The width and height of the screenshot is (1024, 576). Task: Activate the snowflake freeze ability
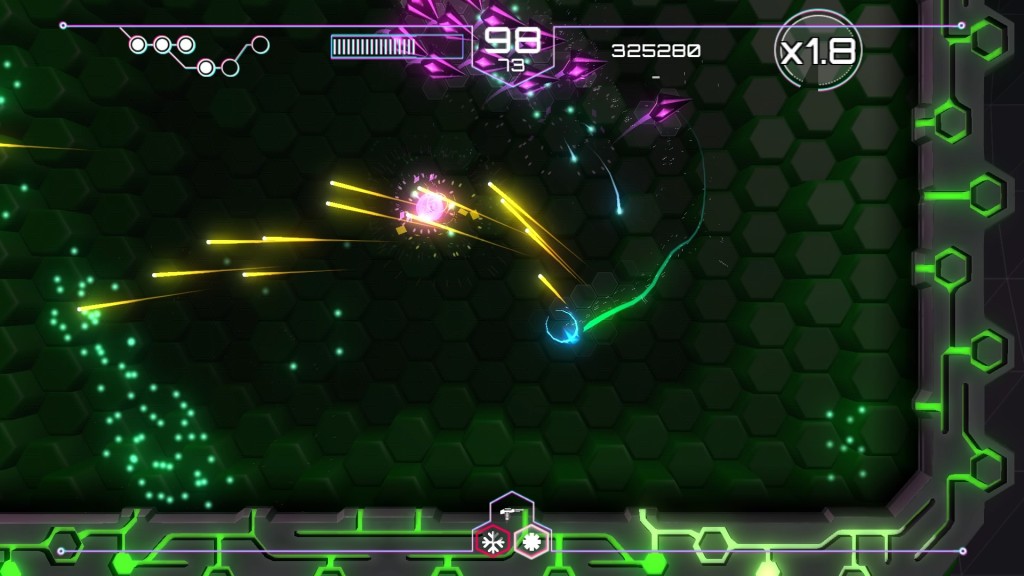[491, 543]
